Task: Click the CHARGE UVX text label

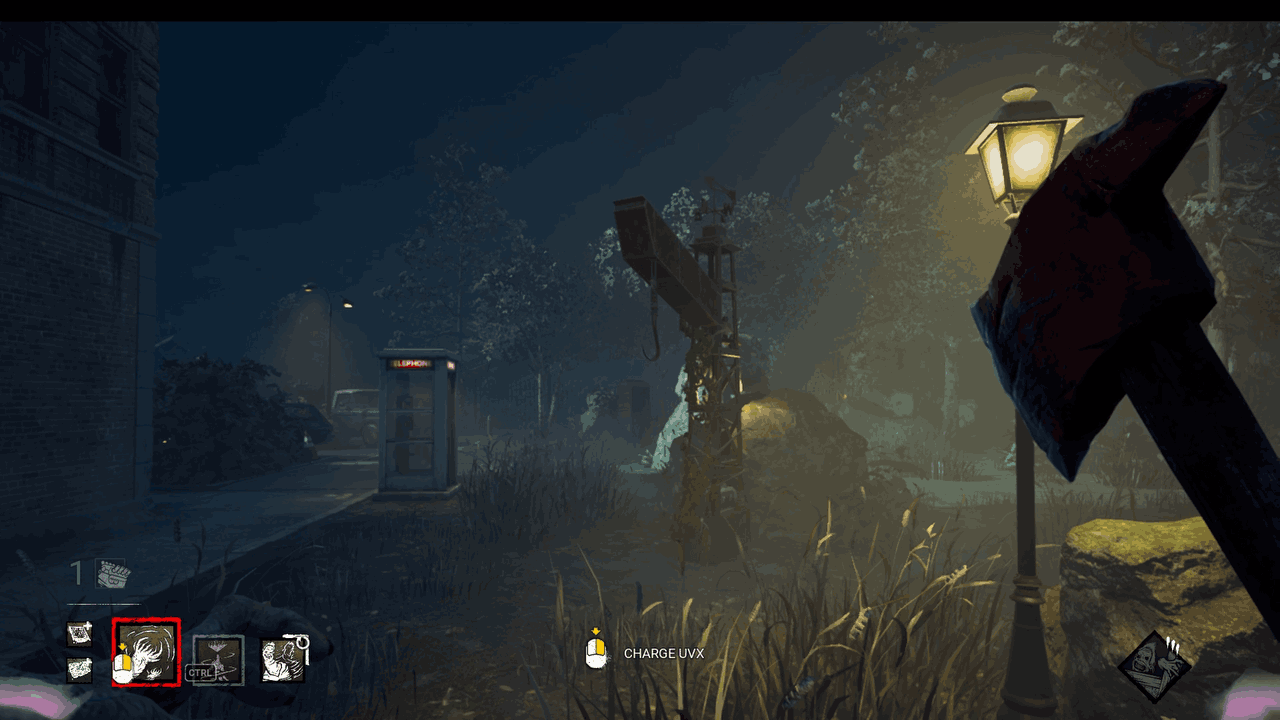Action: click(664, 653)
